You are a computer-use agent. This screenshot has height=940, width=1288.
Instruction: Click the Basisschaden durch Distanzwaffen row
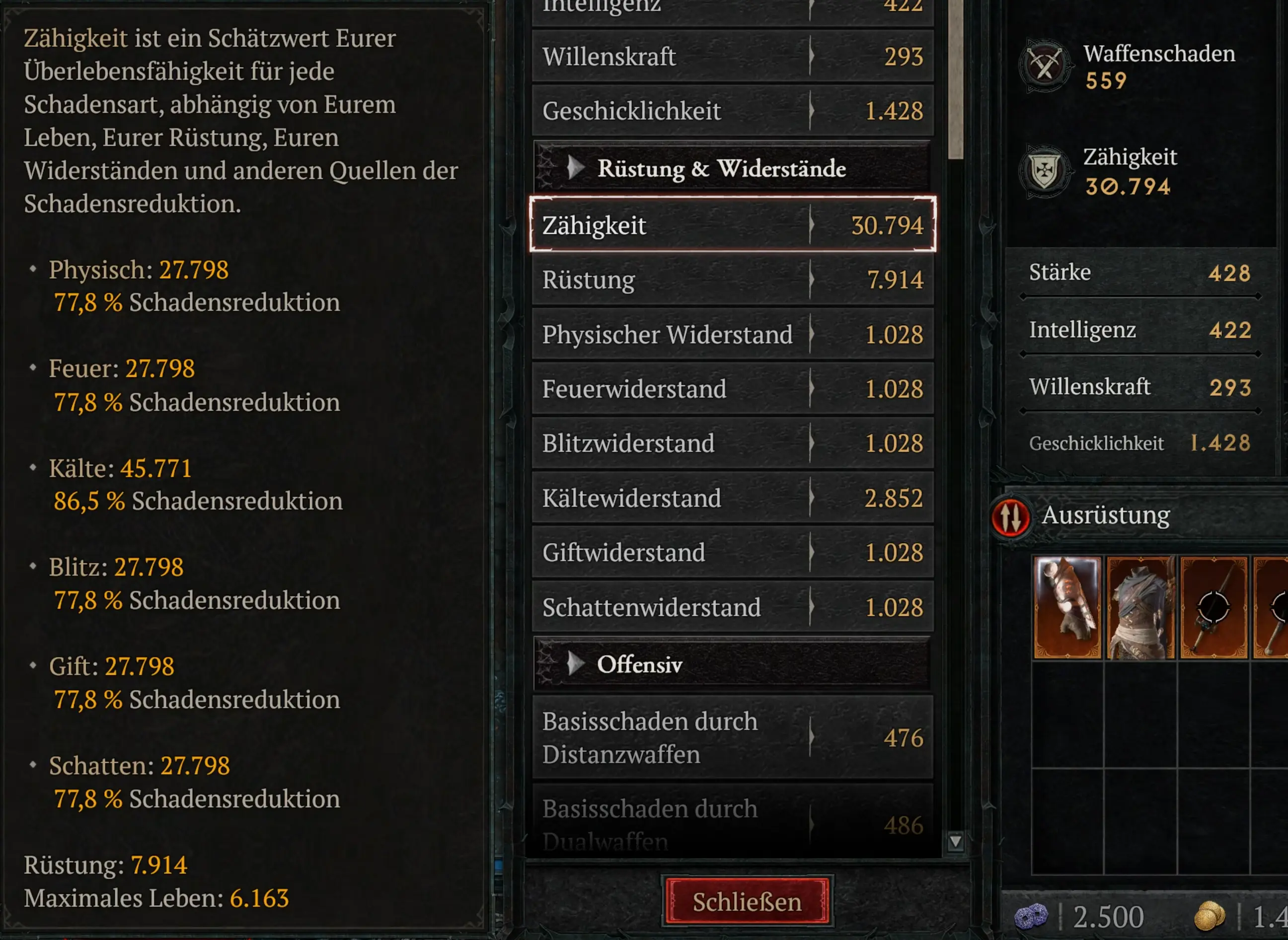(x=734, y=737)
